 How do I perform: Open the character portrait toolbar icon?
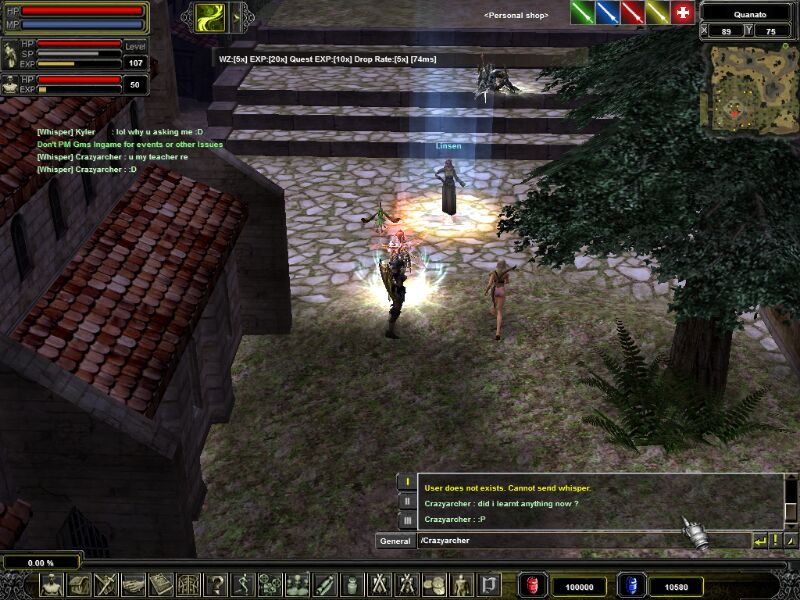coord(51,584)
